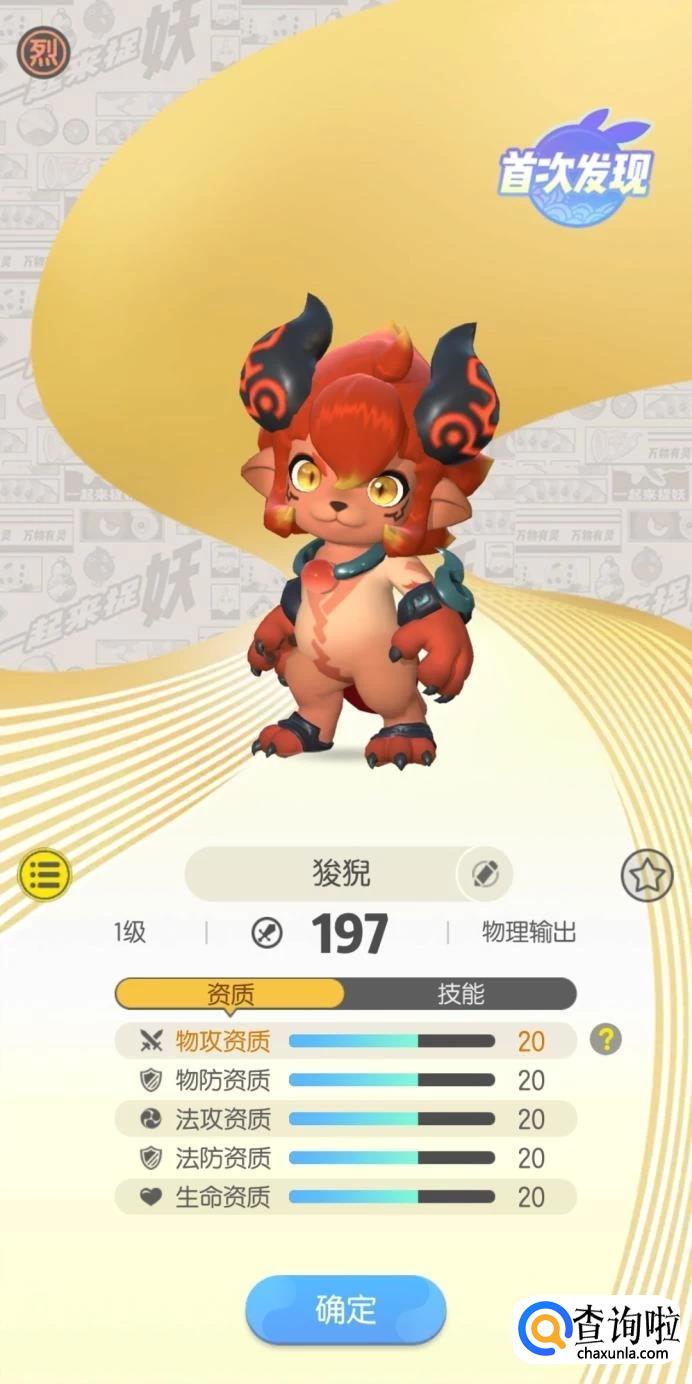Image resolution: width=692 pixels, height=1384 pixels.
Task: Confirm with the blue 确定 button
Action: click(x=345, y=1309)
